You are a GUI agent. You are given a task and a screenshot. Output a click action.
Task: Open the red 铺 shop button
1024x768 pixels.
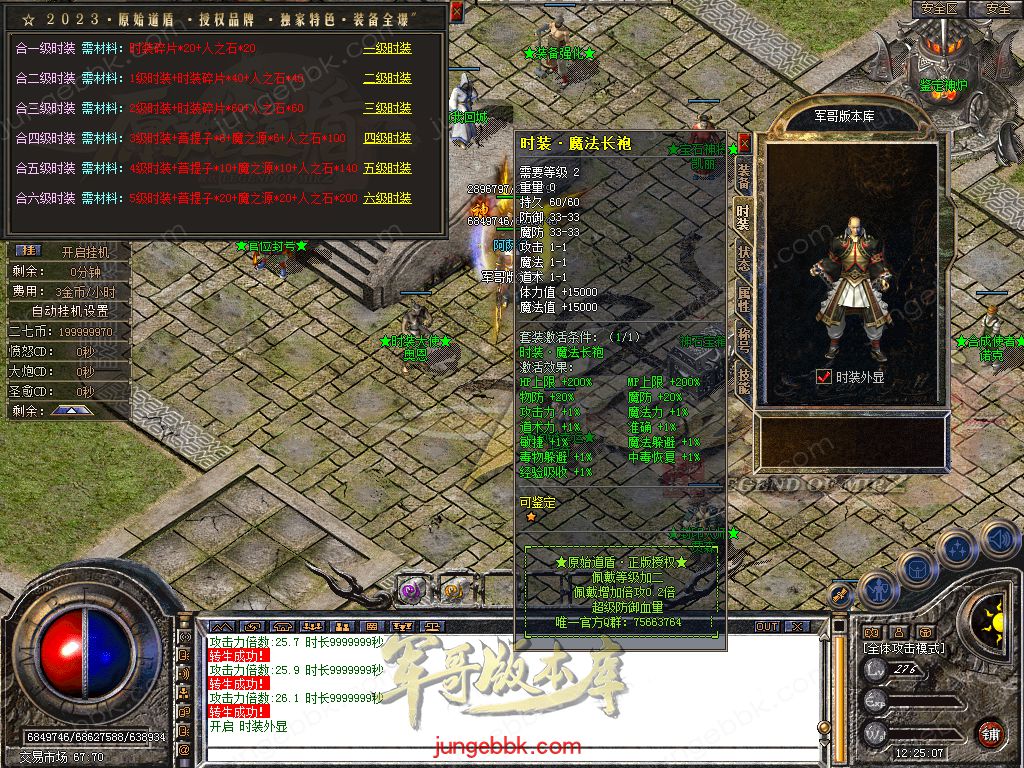click(990, 733)
